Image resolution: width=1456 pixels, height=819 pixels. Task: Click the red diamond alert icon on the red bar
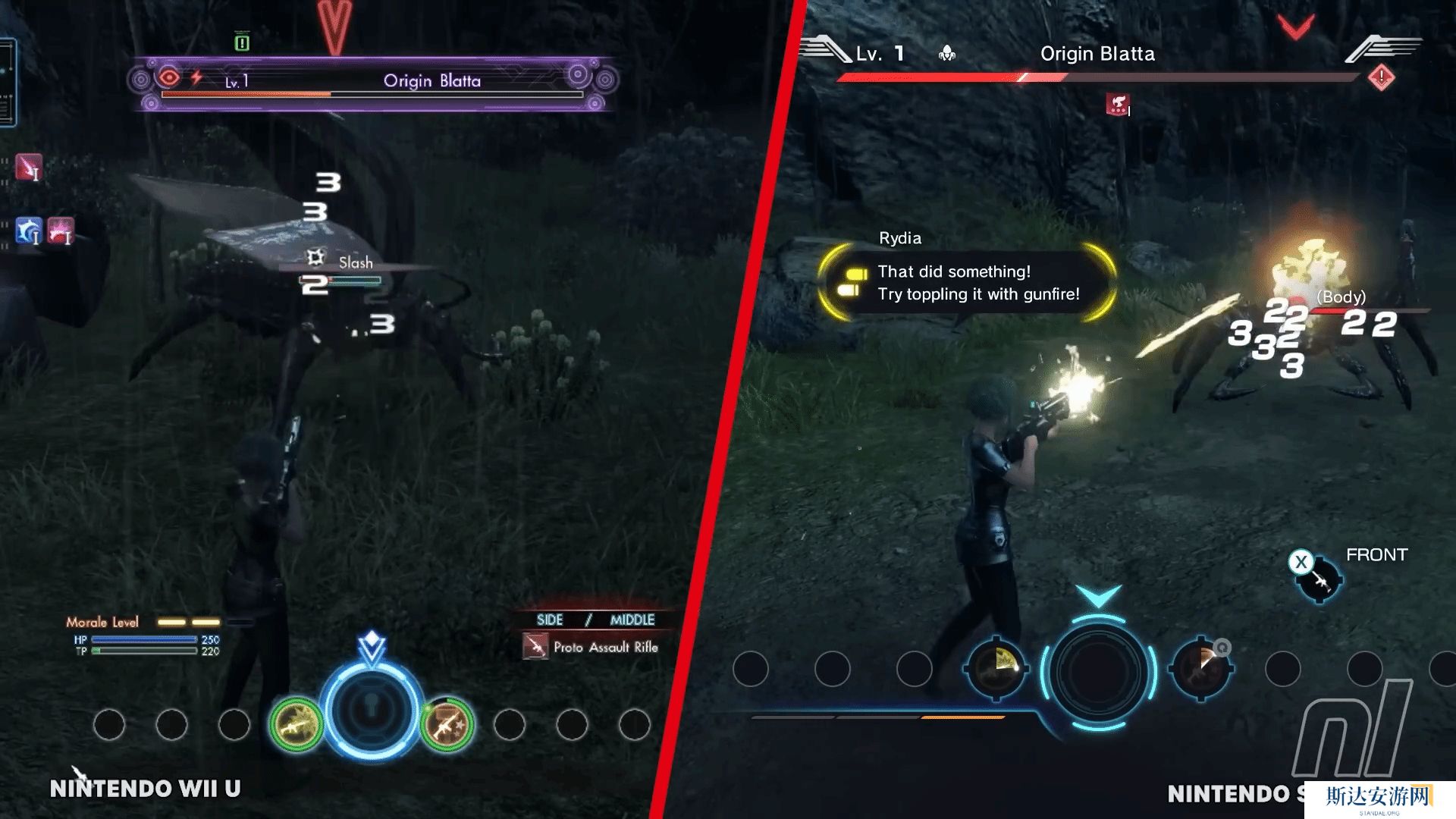[1381, 77]
